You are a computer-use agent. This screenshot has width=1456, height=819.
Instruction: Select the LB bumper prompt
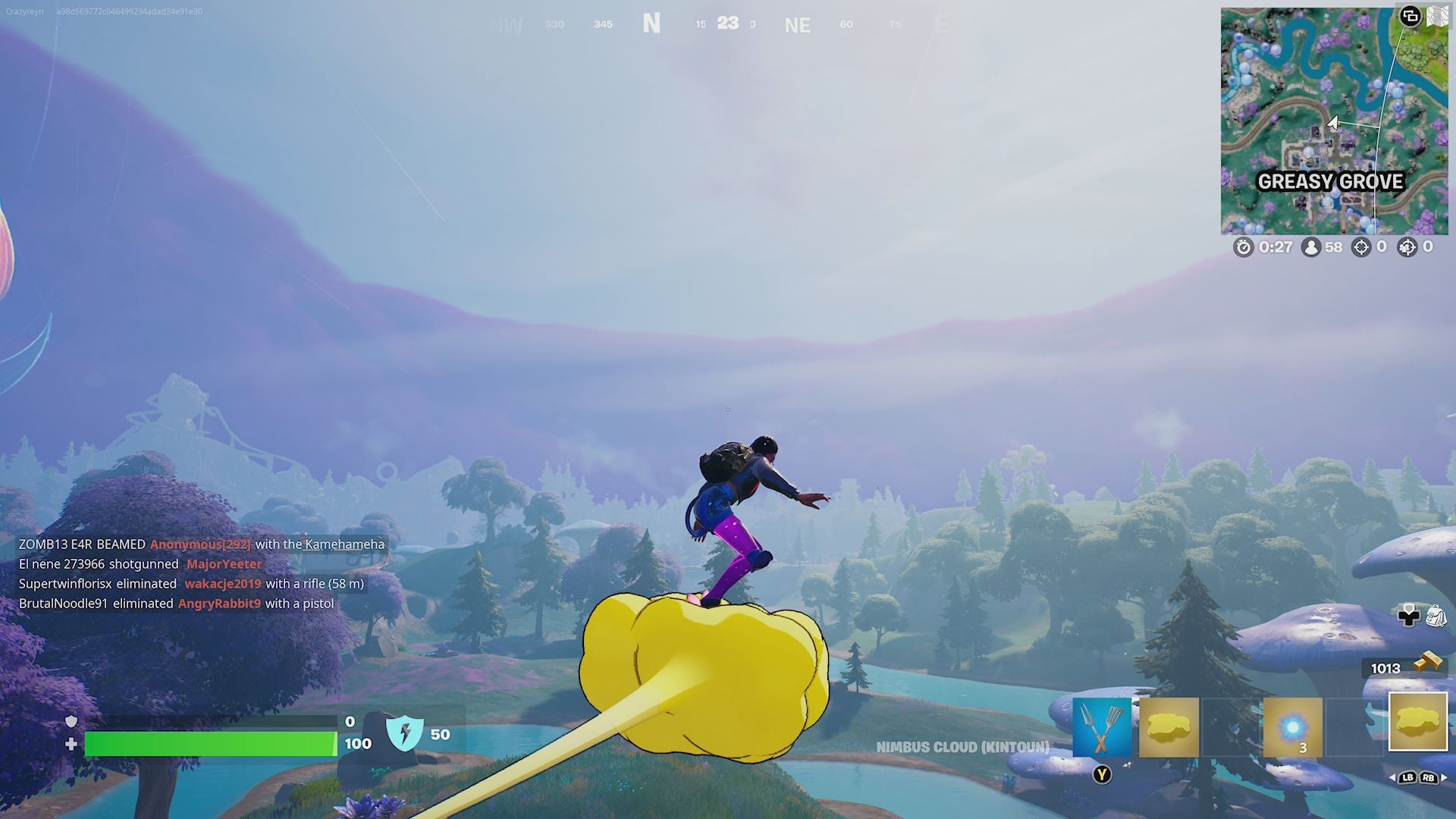coord(1407,777)
